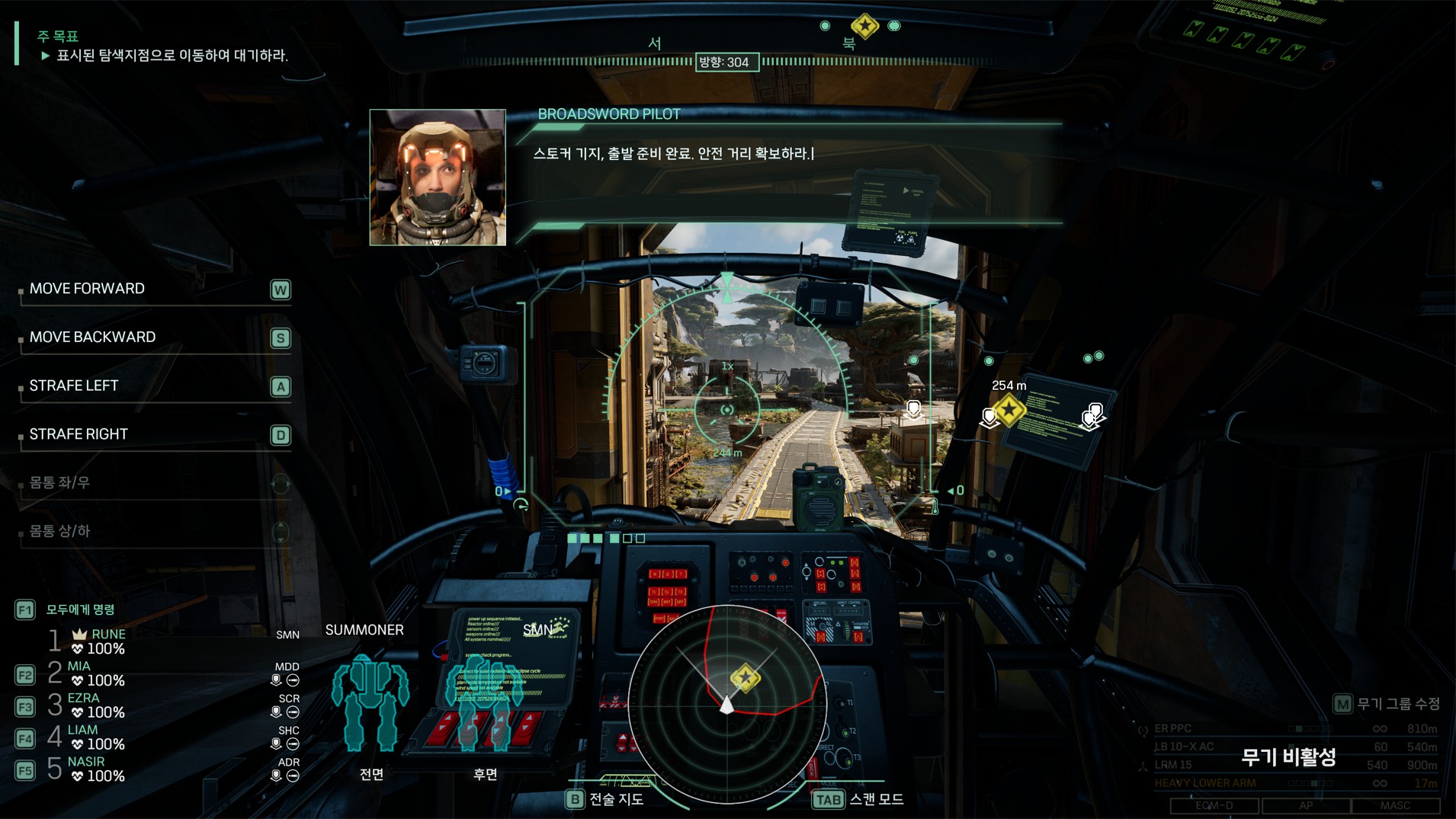Activate scan mode (스캔 모드)
Image resolution: width=1456 pixels, height=819 pixels.
coord(859,799)
